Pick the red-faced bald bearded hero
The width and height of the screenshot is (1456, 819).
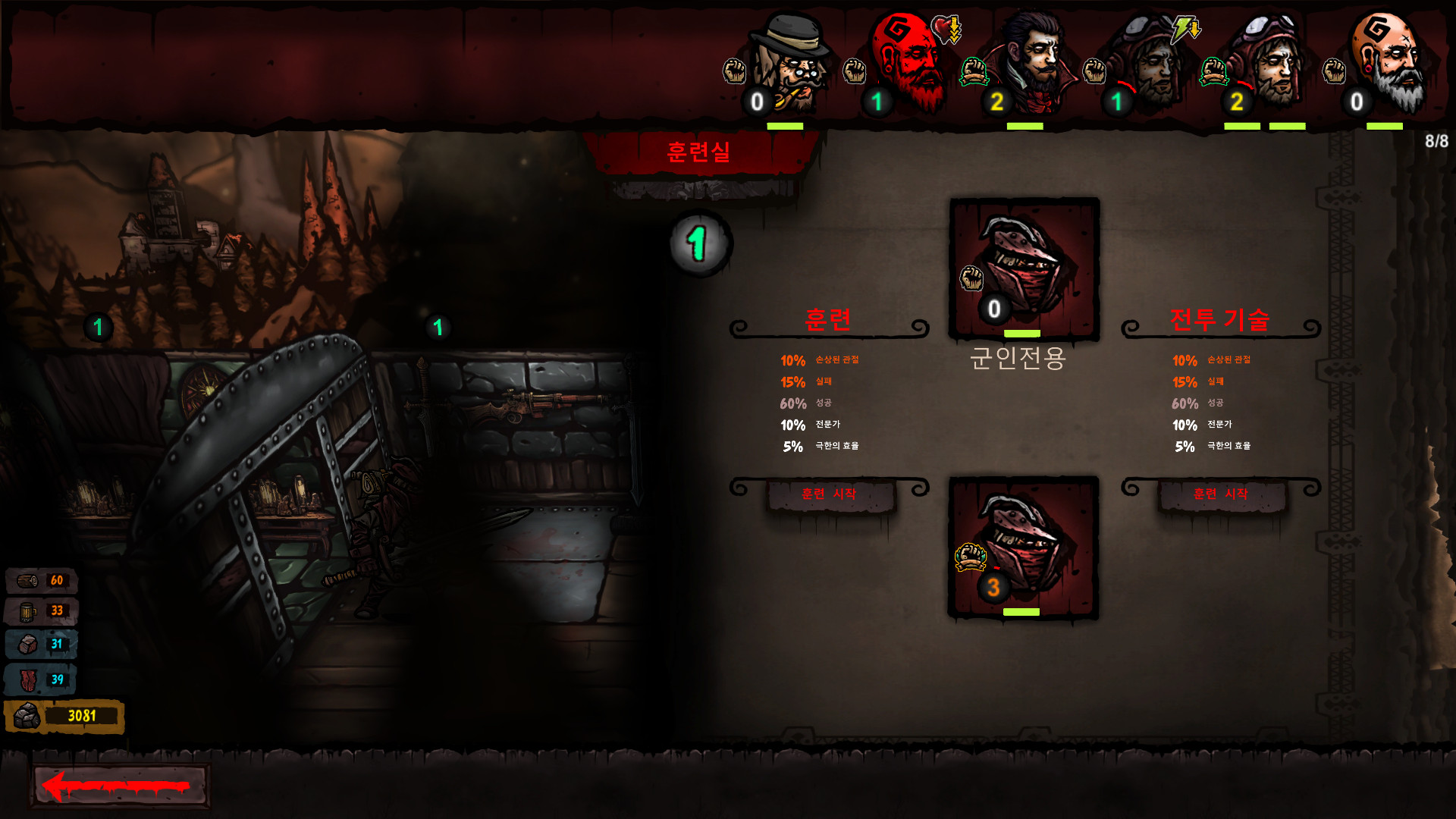tap(910, 64)
